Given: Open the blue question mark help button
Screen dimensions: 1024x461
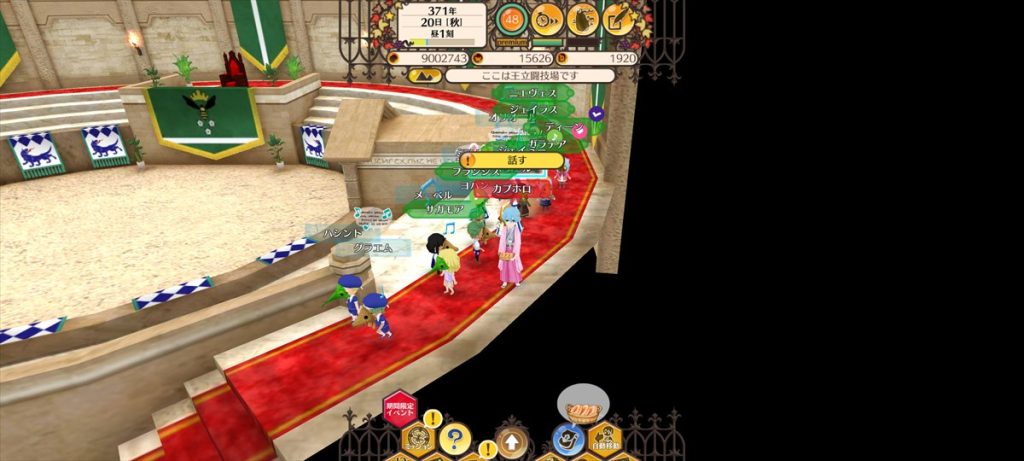Looking at the screenshot, I should click(455, 438).
